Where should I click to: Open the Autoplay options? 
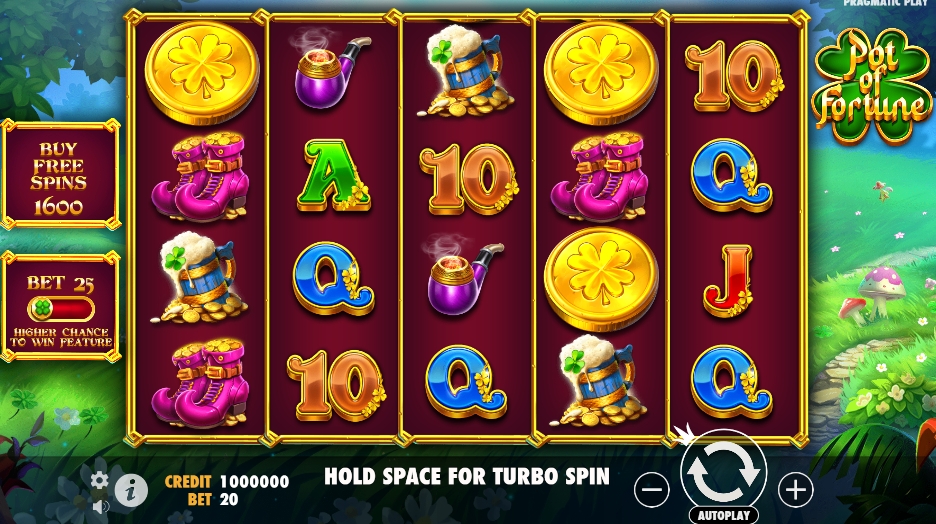tap(723, 515)
